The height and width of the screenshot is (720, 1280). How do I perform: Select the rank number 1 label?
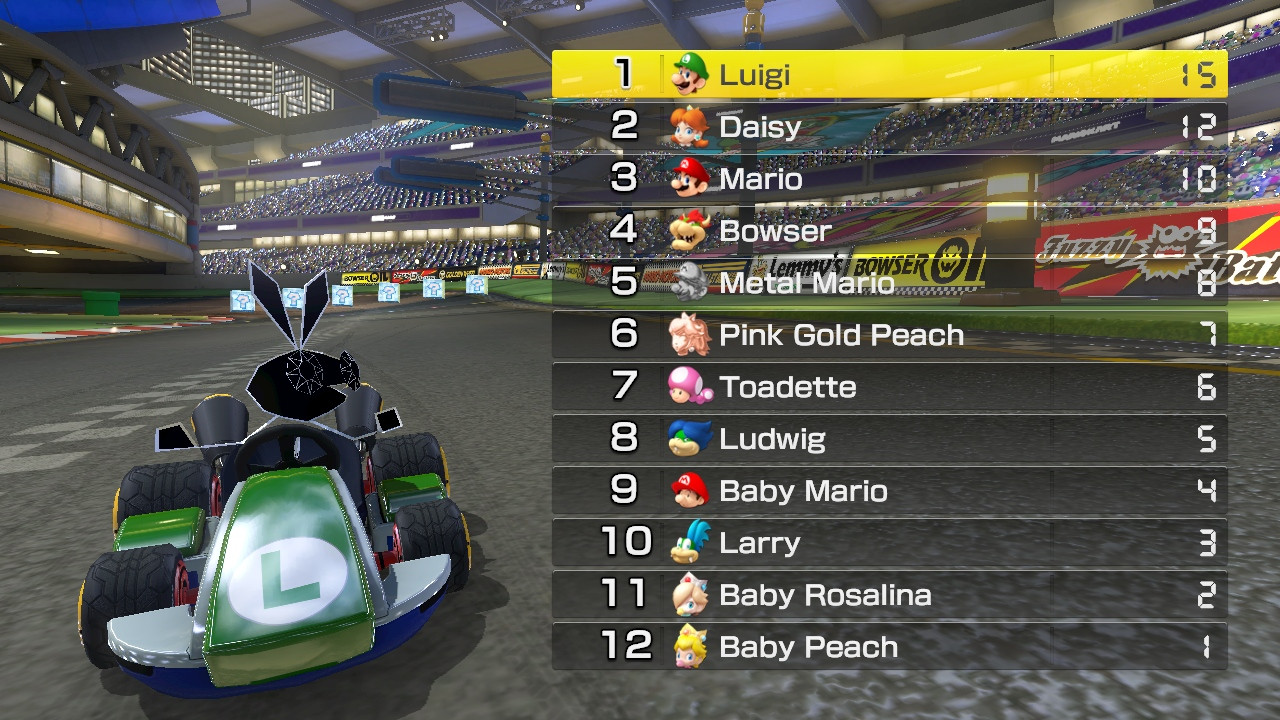click(625, 73)
